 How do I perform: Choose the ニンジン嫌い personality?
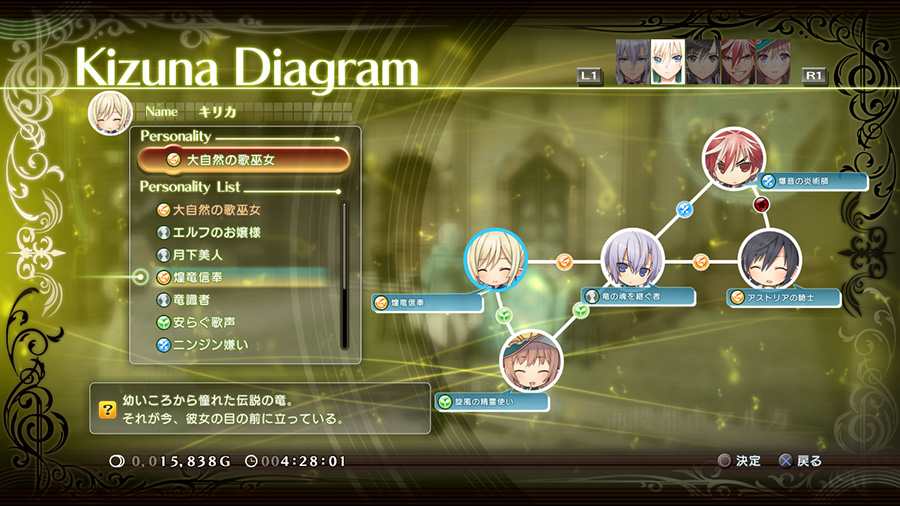pos(210,344)
